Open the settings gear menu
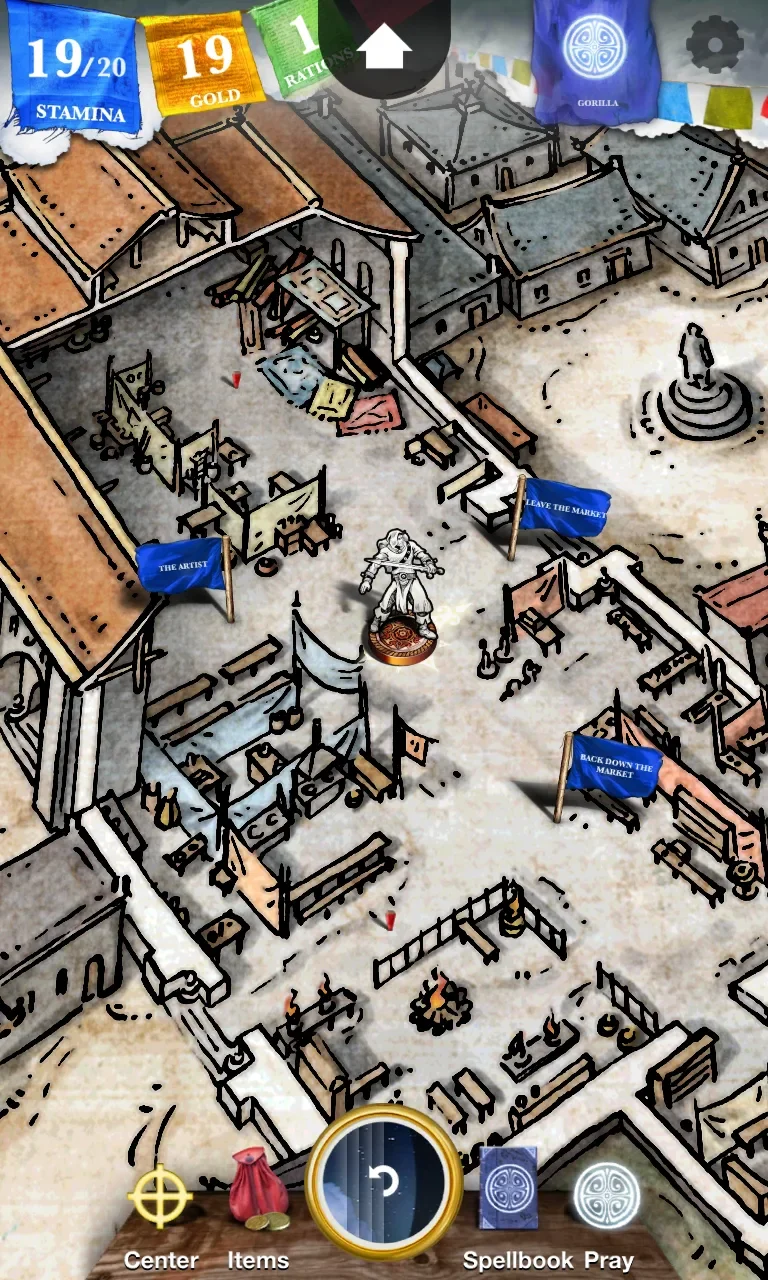 [x=715, y=44]
